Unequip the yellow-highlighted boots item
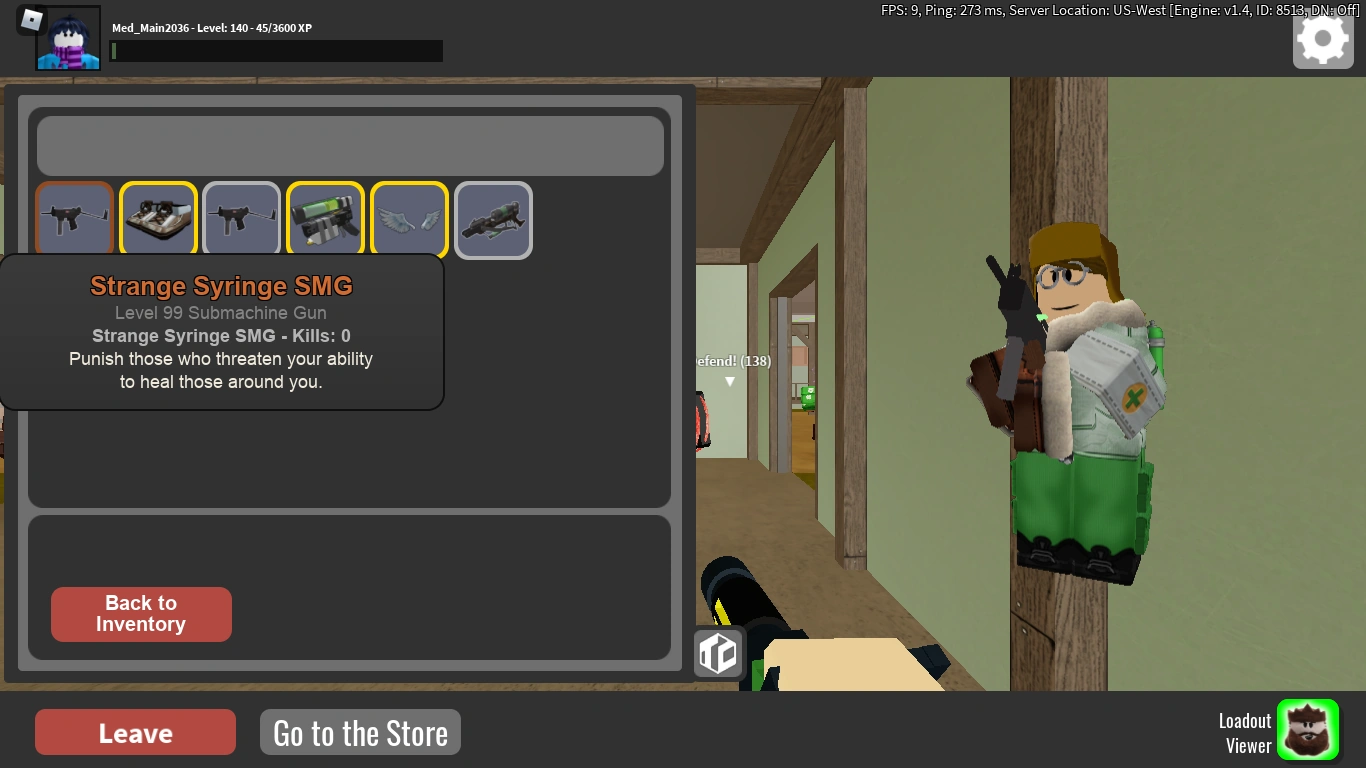Image resolution: width=1366 pixels, height=768 pixels. [x=157, y=219]
